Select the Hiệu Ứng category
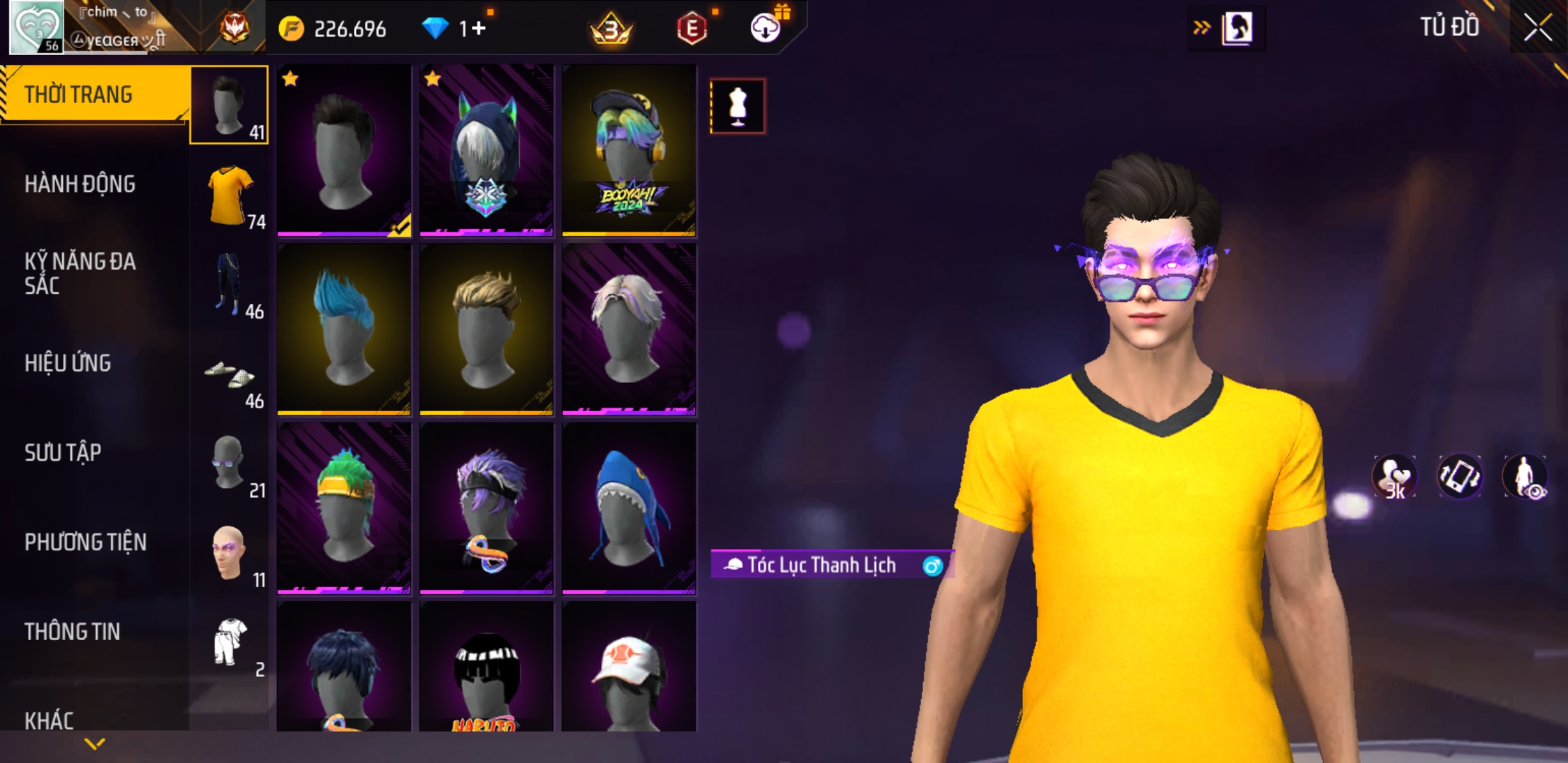The image size is (1568, 763). (x=68, y=363)
